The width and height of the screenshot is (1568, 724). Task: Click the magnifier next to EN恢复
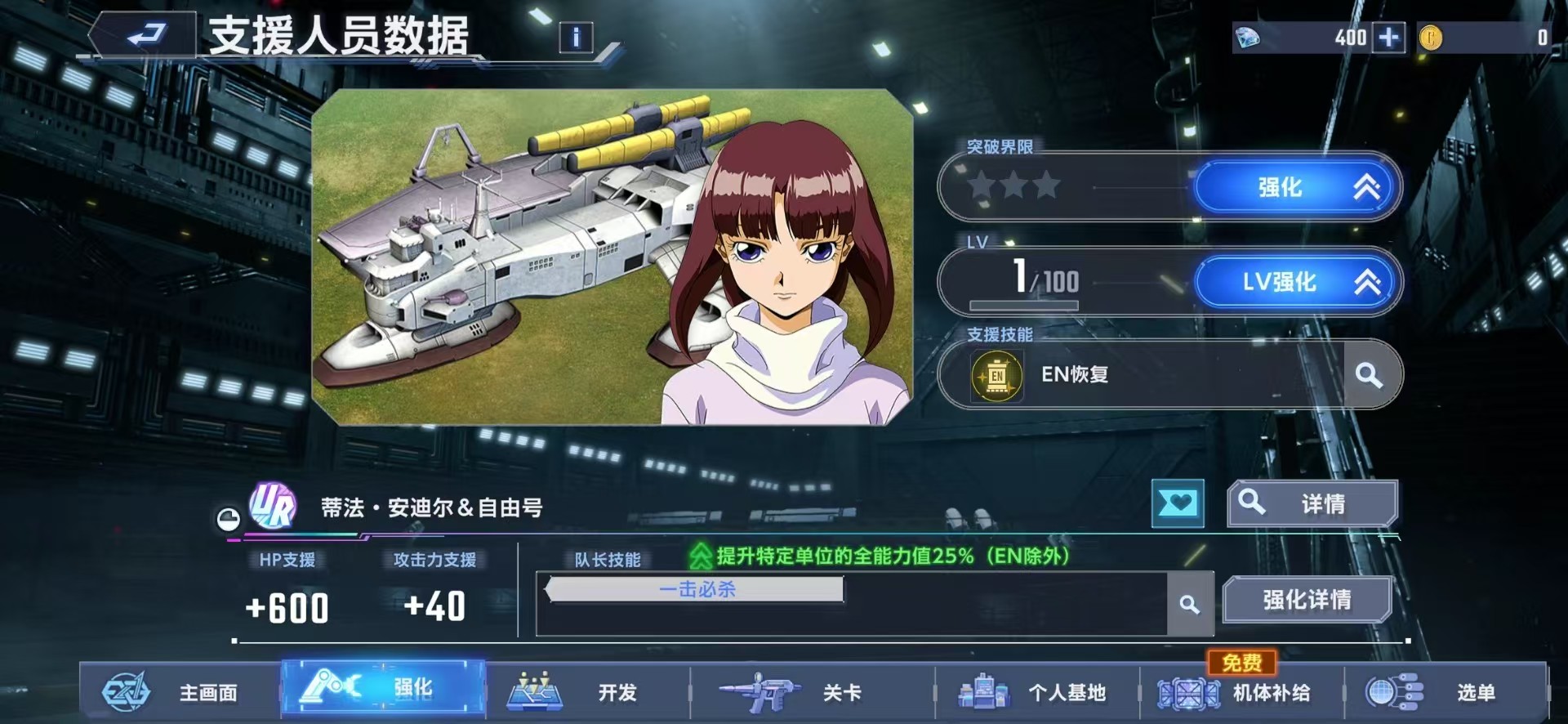pos(1369,375)
